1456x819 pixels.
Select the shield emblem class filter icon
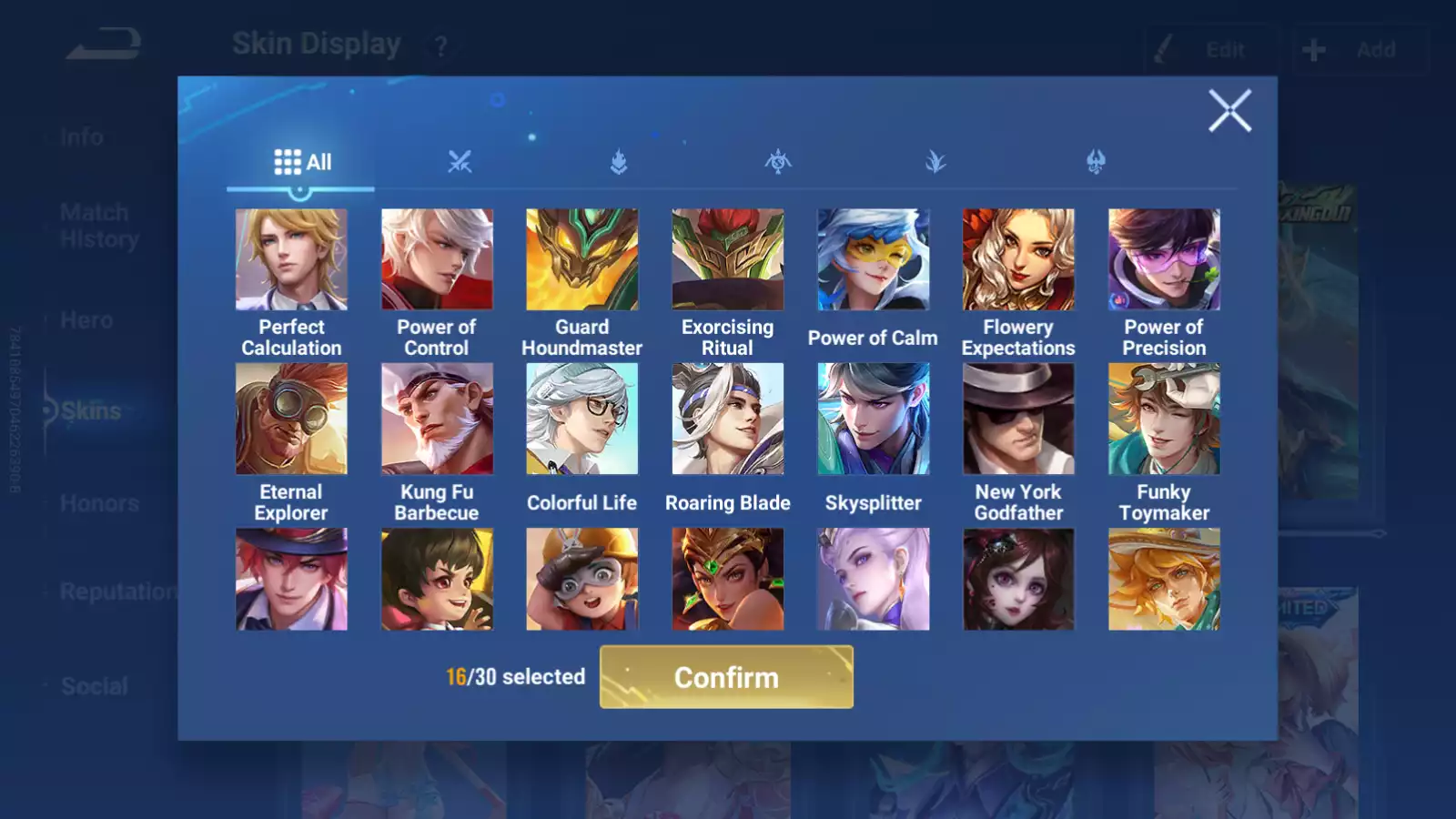619,160
